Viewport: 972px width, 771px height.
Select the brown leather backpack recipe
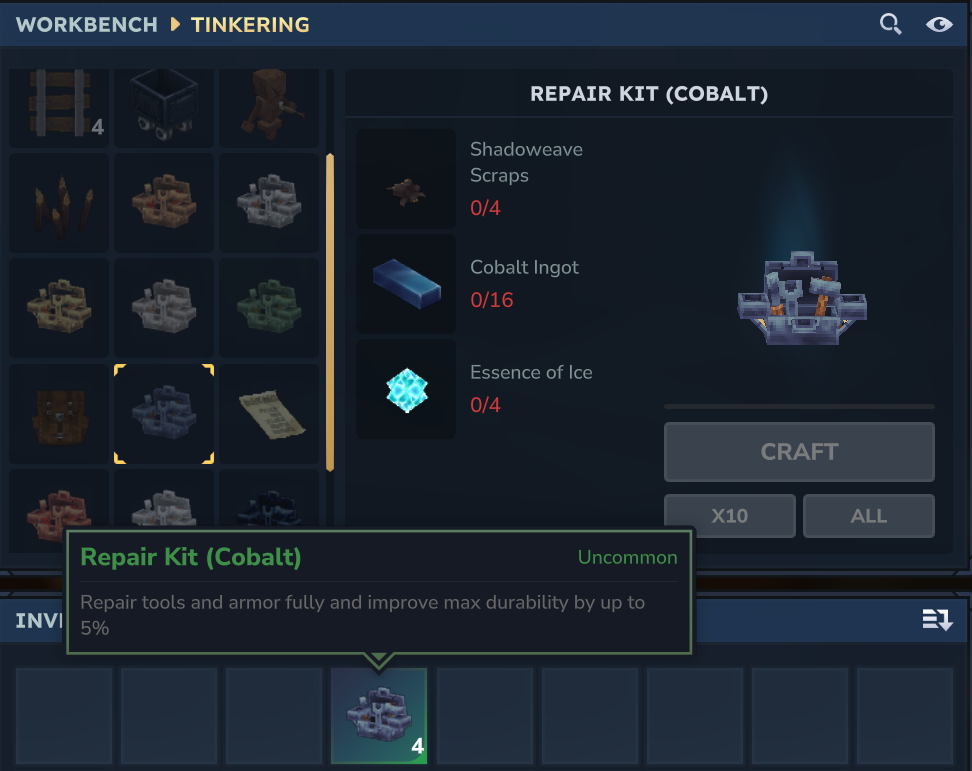[x=59, y=413]
